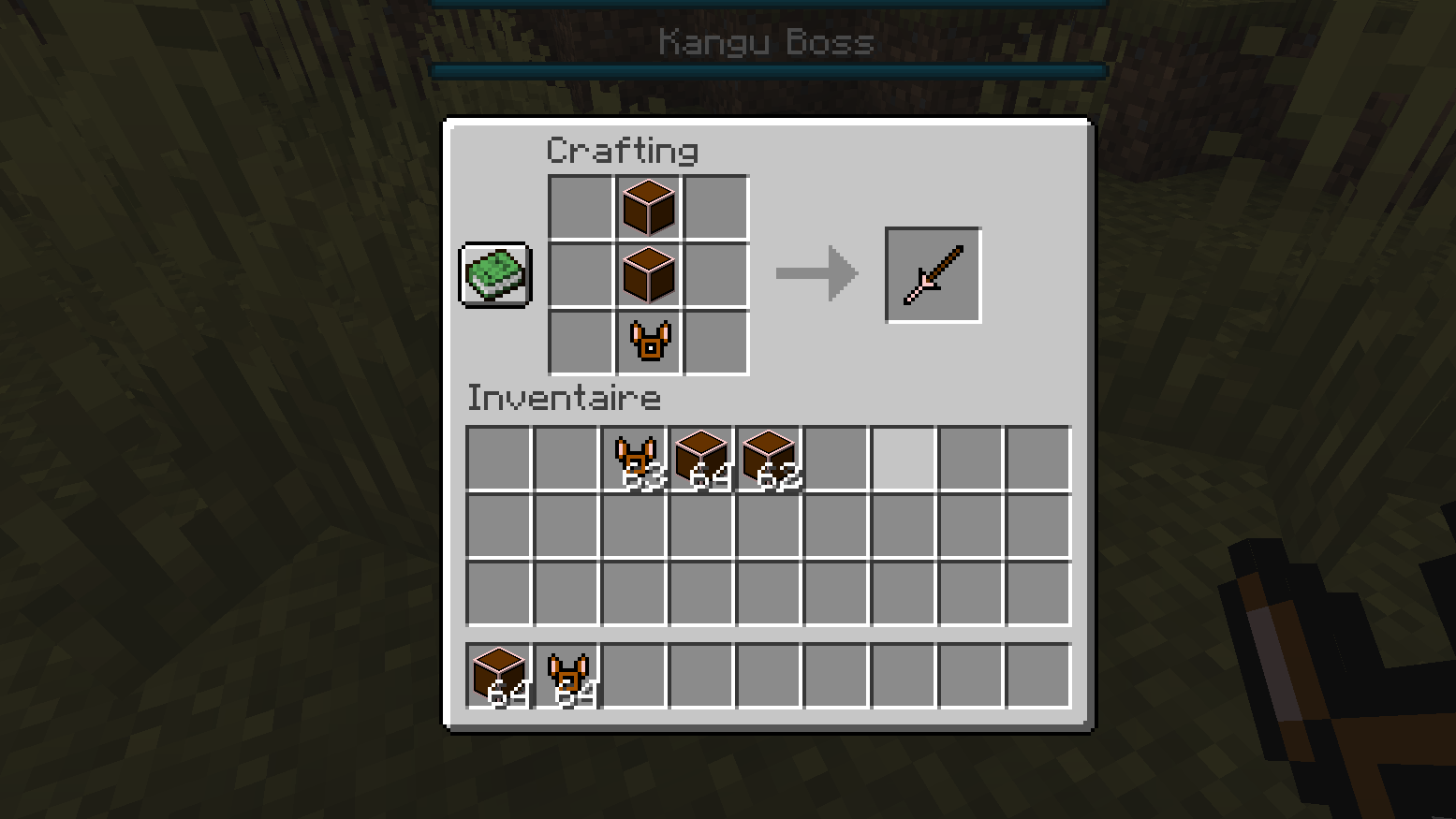The height and width of the screenshot is (819, 1456).
Task: Grab the kangaroo heads in the second hotbar slot
Action: point(566,675)
